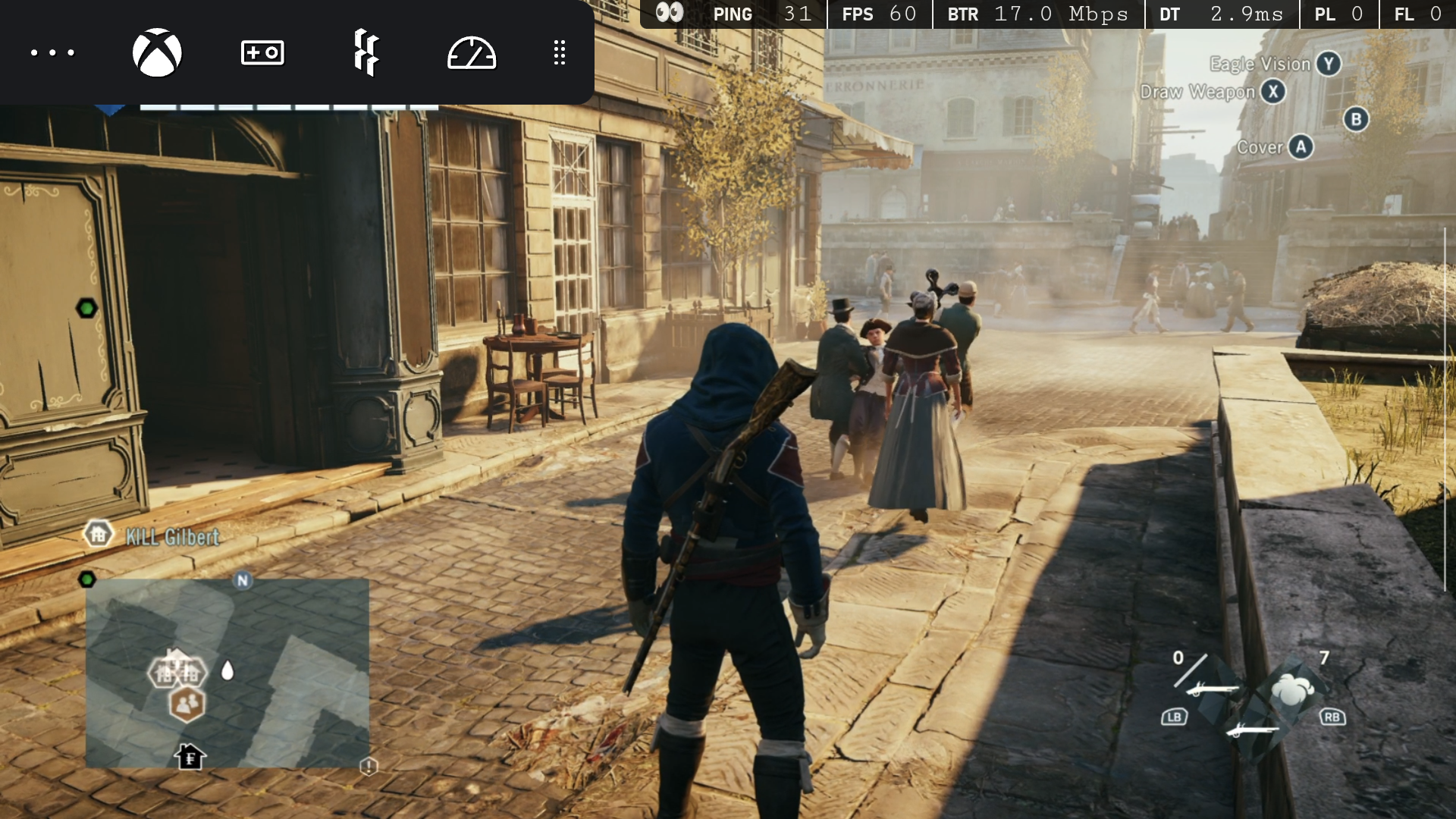The width and height of the screenshot is (1456, 819).
Task: Click the white house hexagon cluster on minimap
Action: [x=177, y=670]
